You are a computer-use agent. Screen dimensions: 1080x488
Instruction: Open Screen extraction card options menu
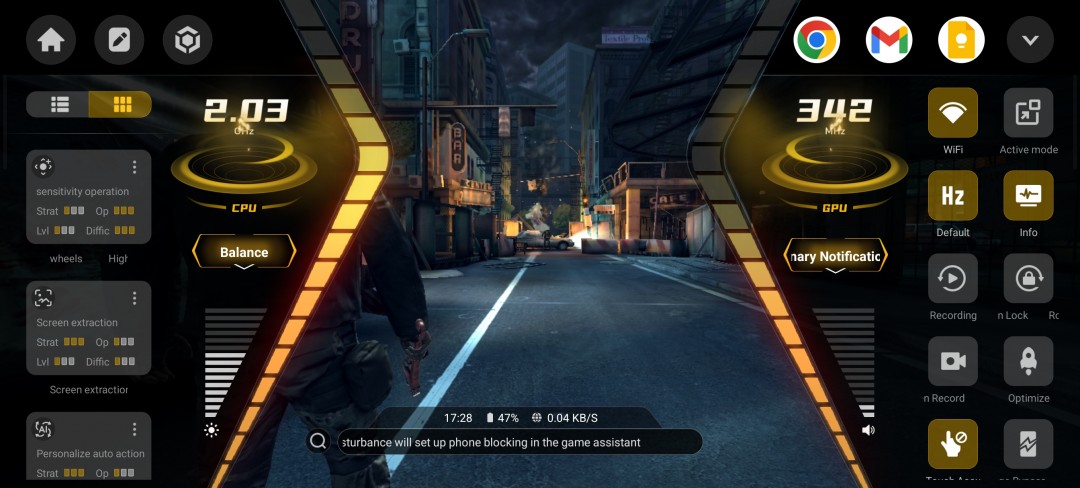(x=135, y=298)
